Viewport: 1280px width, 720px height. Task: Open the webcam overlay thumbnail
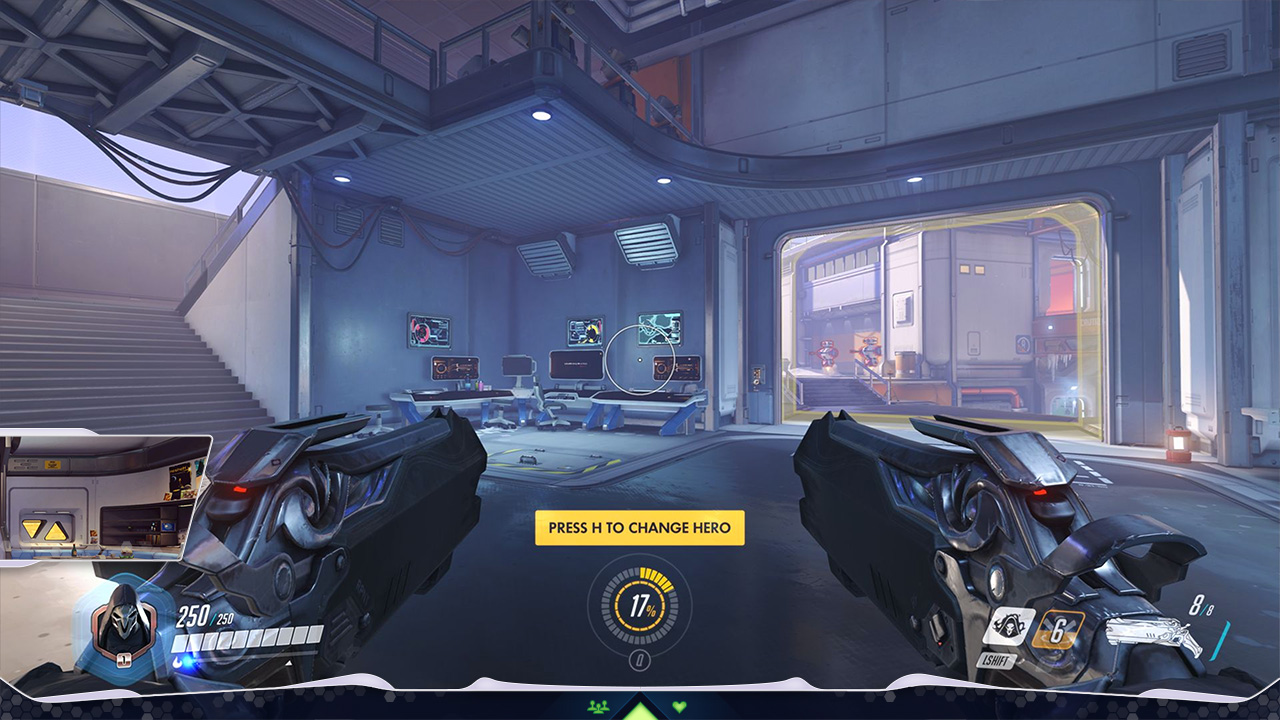pyautogui.click(x=105, y=496)
